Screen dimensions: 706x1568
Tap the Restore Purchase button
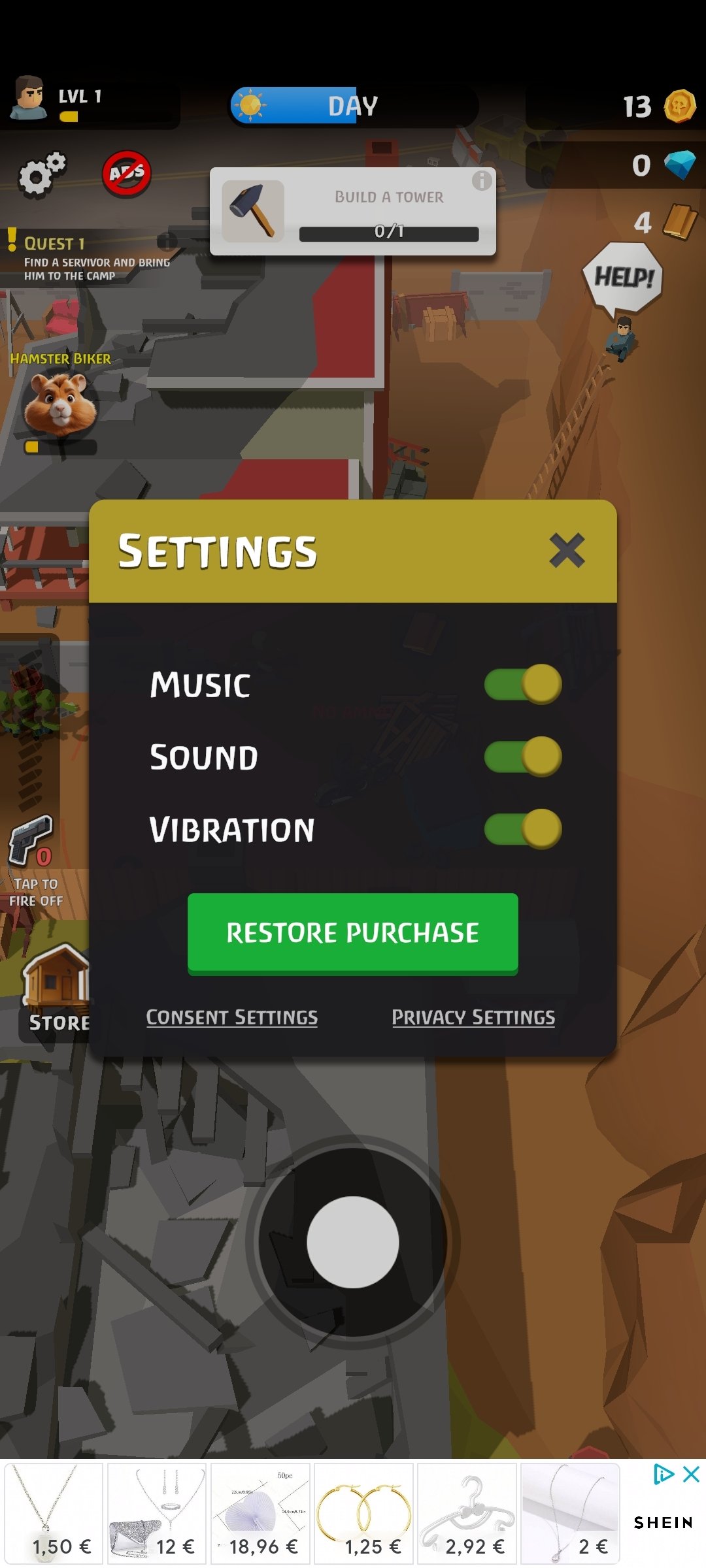(x=352, y=933)
